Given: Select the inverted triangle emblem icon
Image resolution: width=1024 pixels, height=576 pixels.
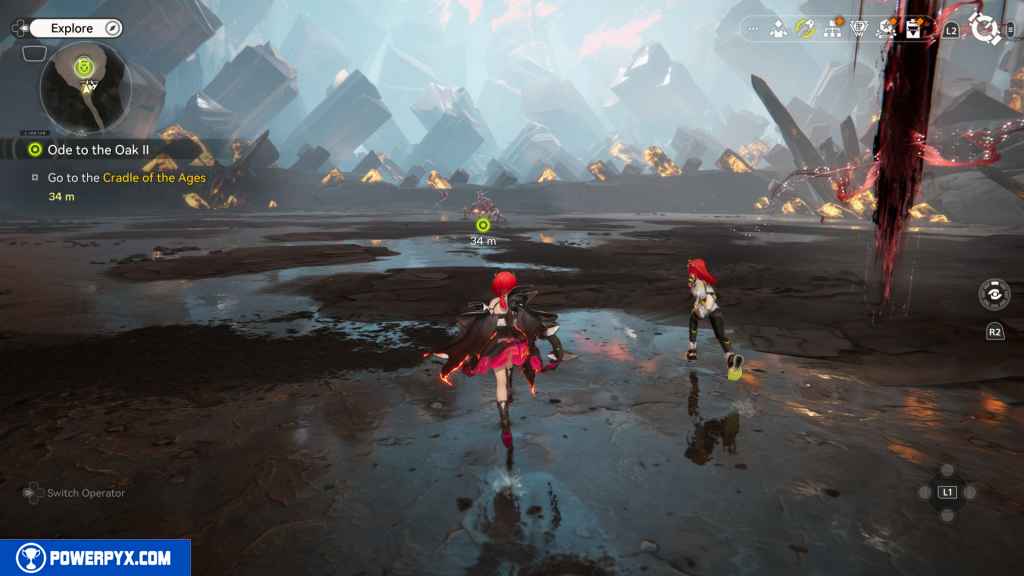Looking at the screenshot, I should pos(858,29).
